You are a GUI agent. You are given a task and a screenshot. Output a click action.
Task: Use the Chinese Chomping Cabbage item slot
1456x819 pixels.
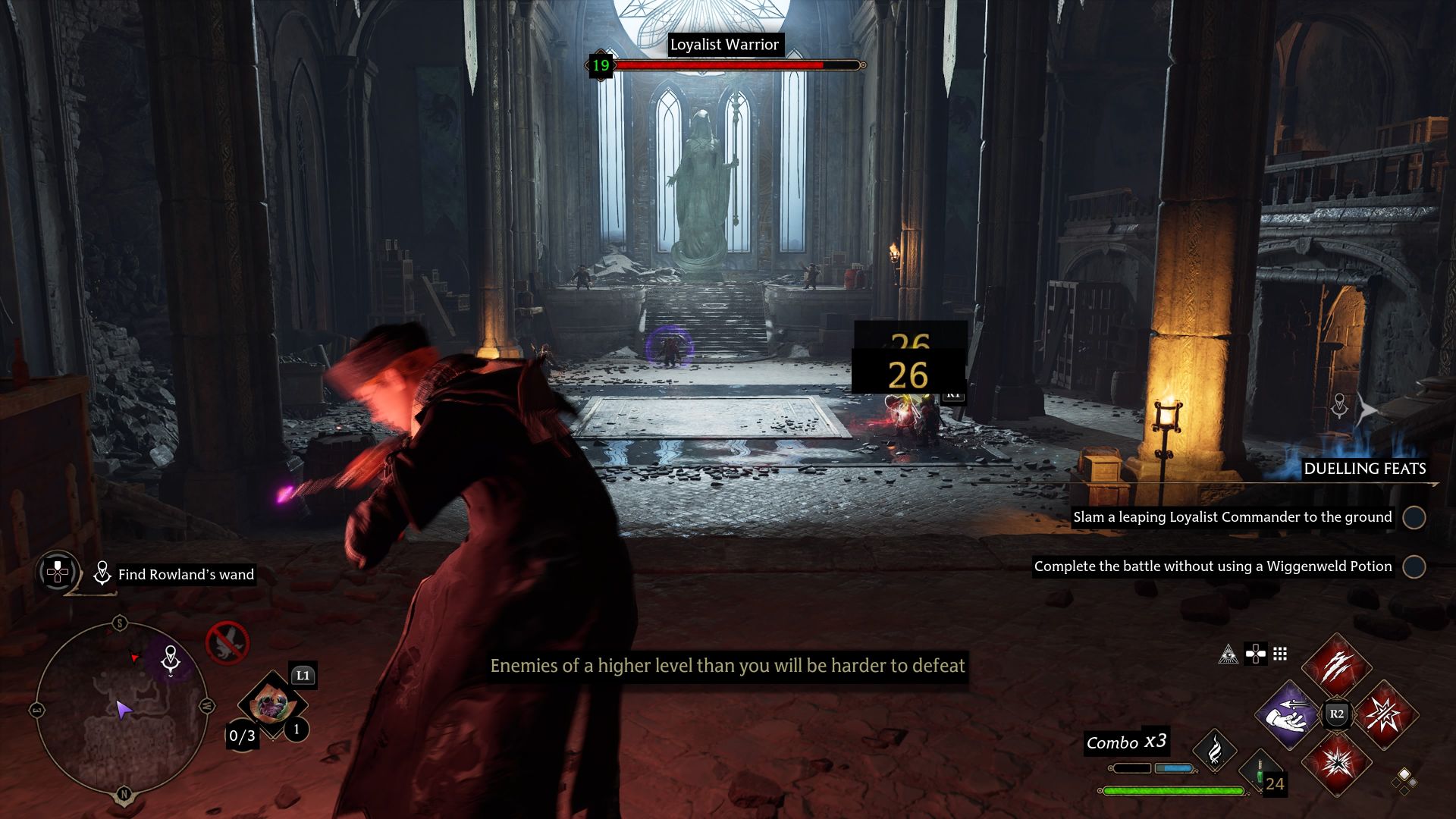click(271, 706)
